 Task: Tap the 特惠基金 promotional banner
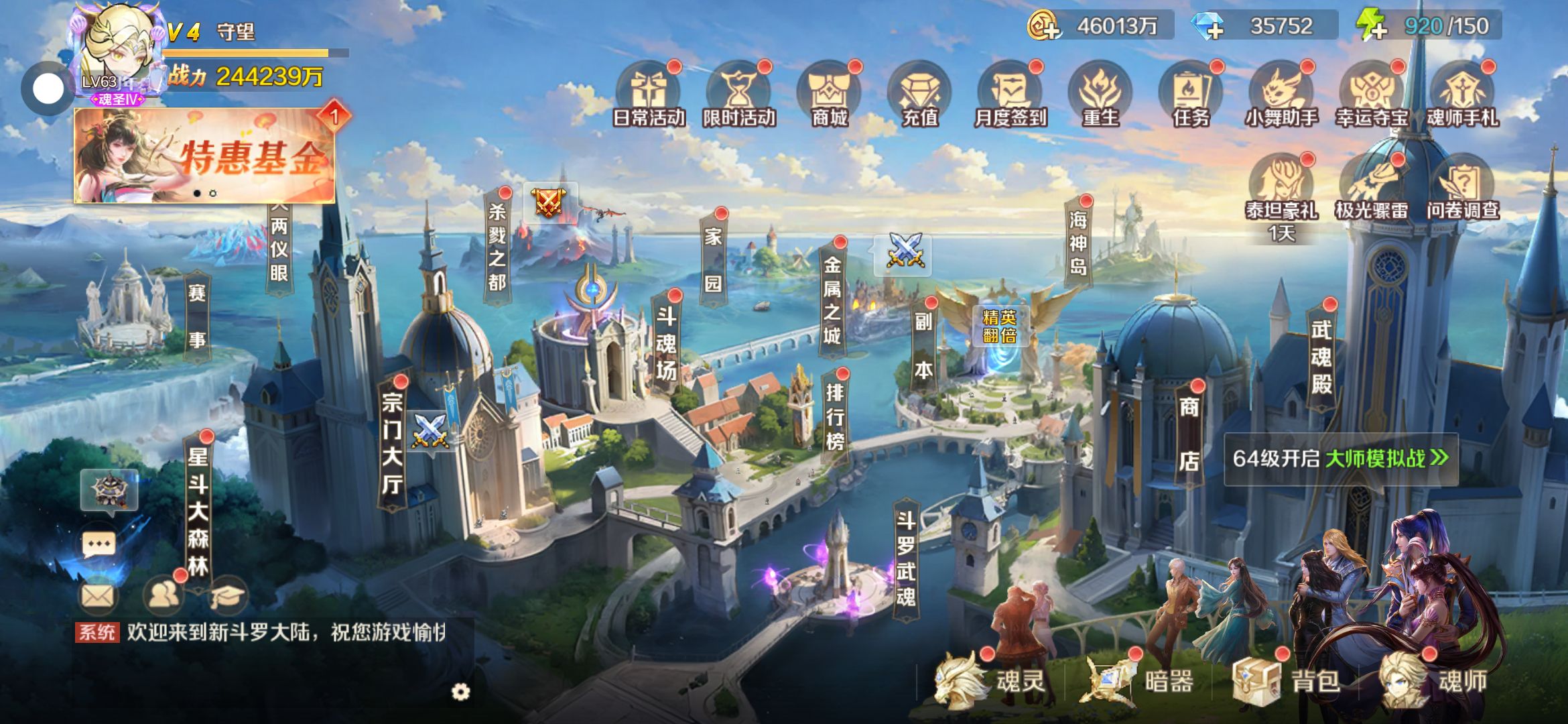(x=204, y=156)
